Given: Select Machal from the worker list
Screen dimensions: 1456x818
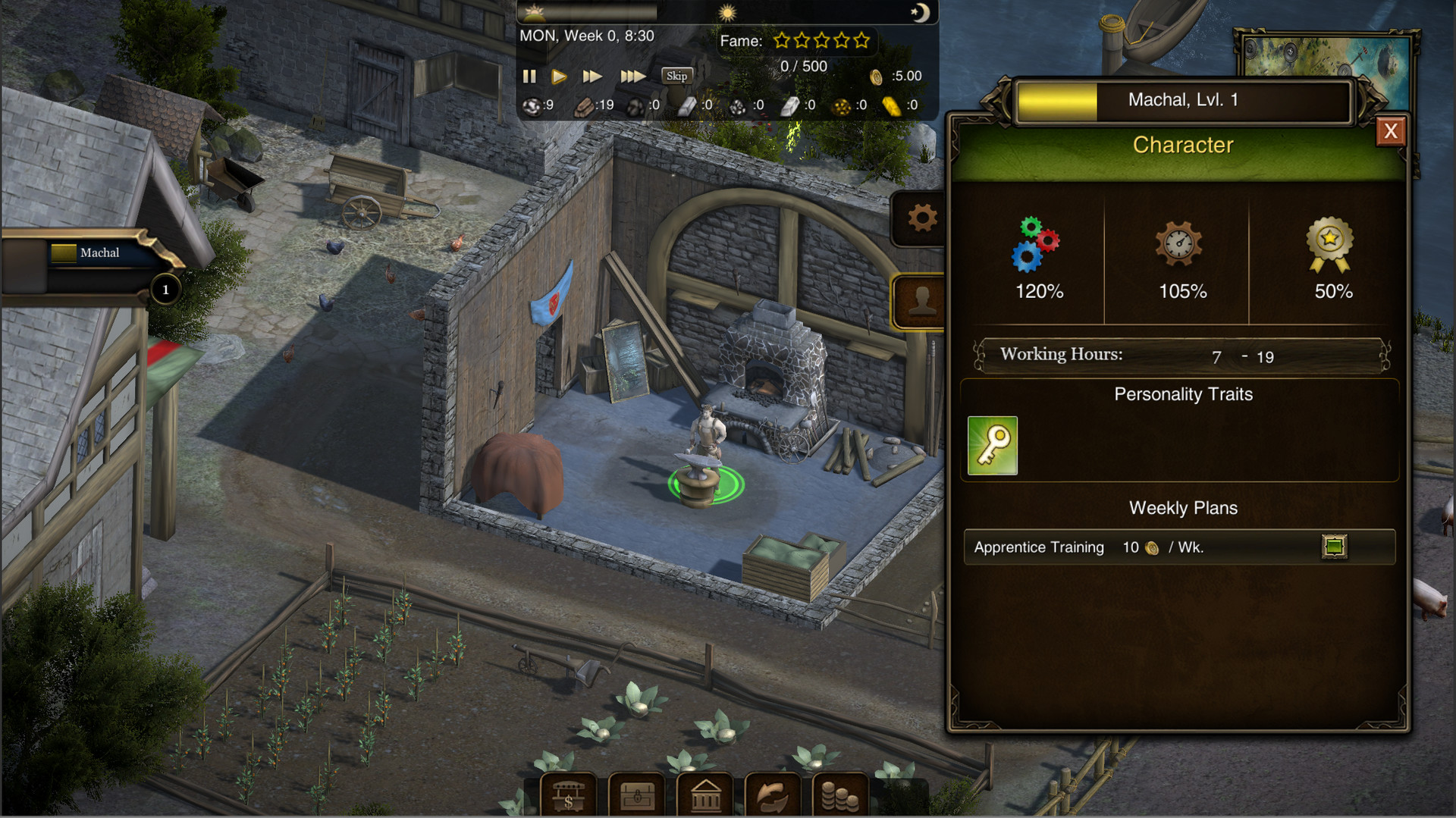Looking at the screenshot, I should [x=97, y=252].
